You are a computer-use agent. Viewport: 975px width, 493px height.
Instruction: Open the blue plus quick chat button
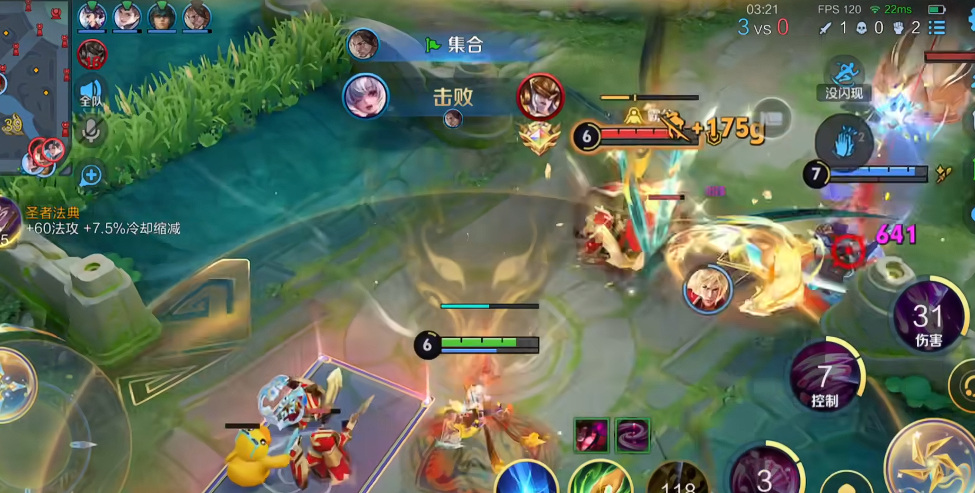[92, 176]
